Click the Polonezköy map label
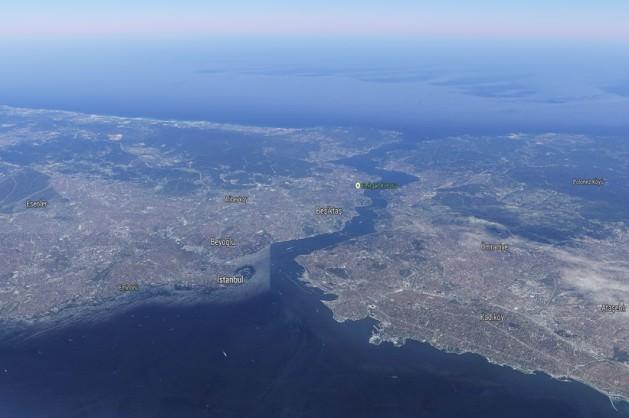The image size is (629, 418). (x=588, y=182)
